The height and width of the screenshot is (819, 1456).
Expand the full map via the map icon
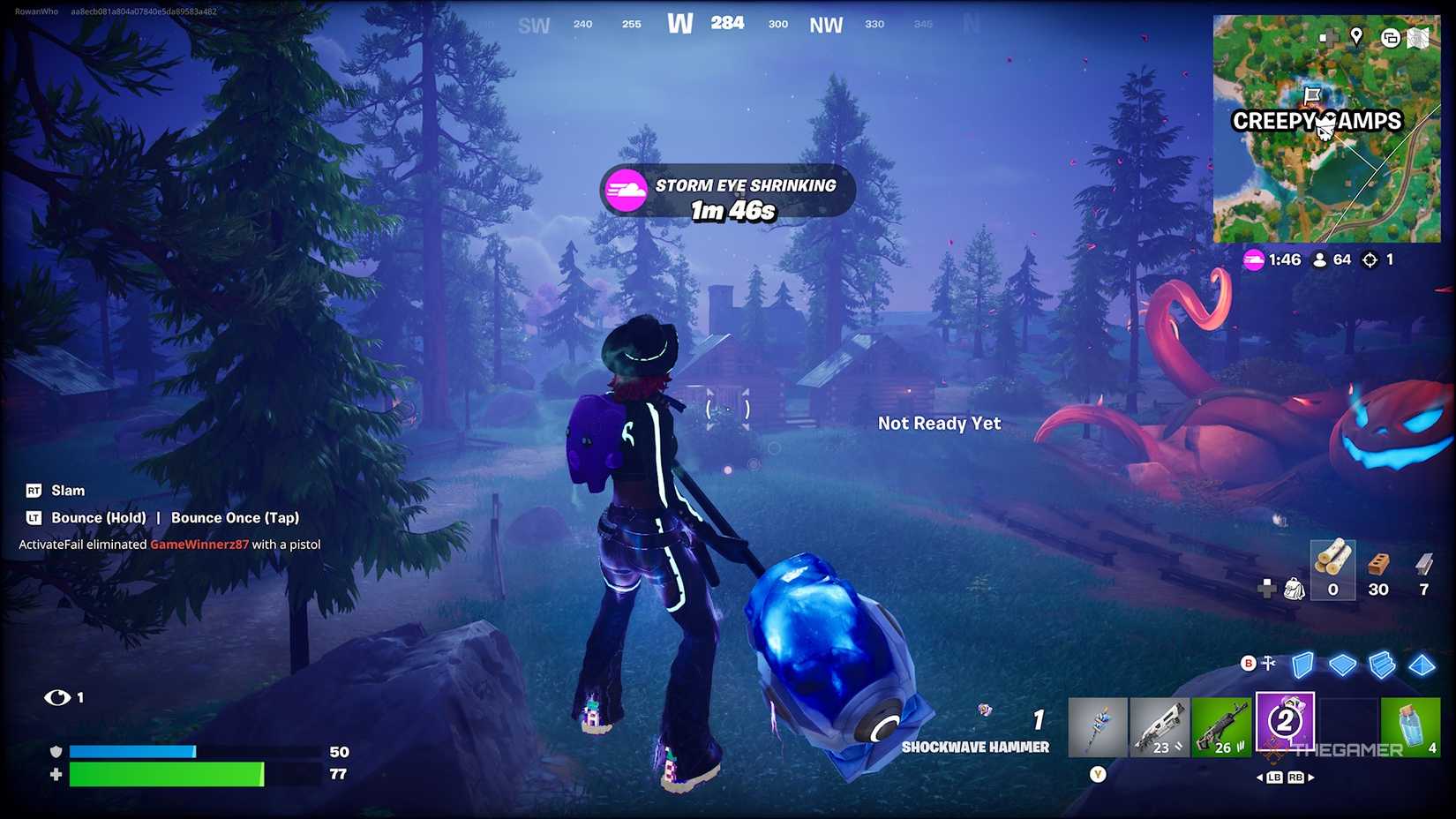point(1417,38)
